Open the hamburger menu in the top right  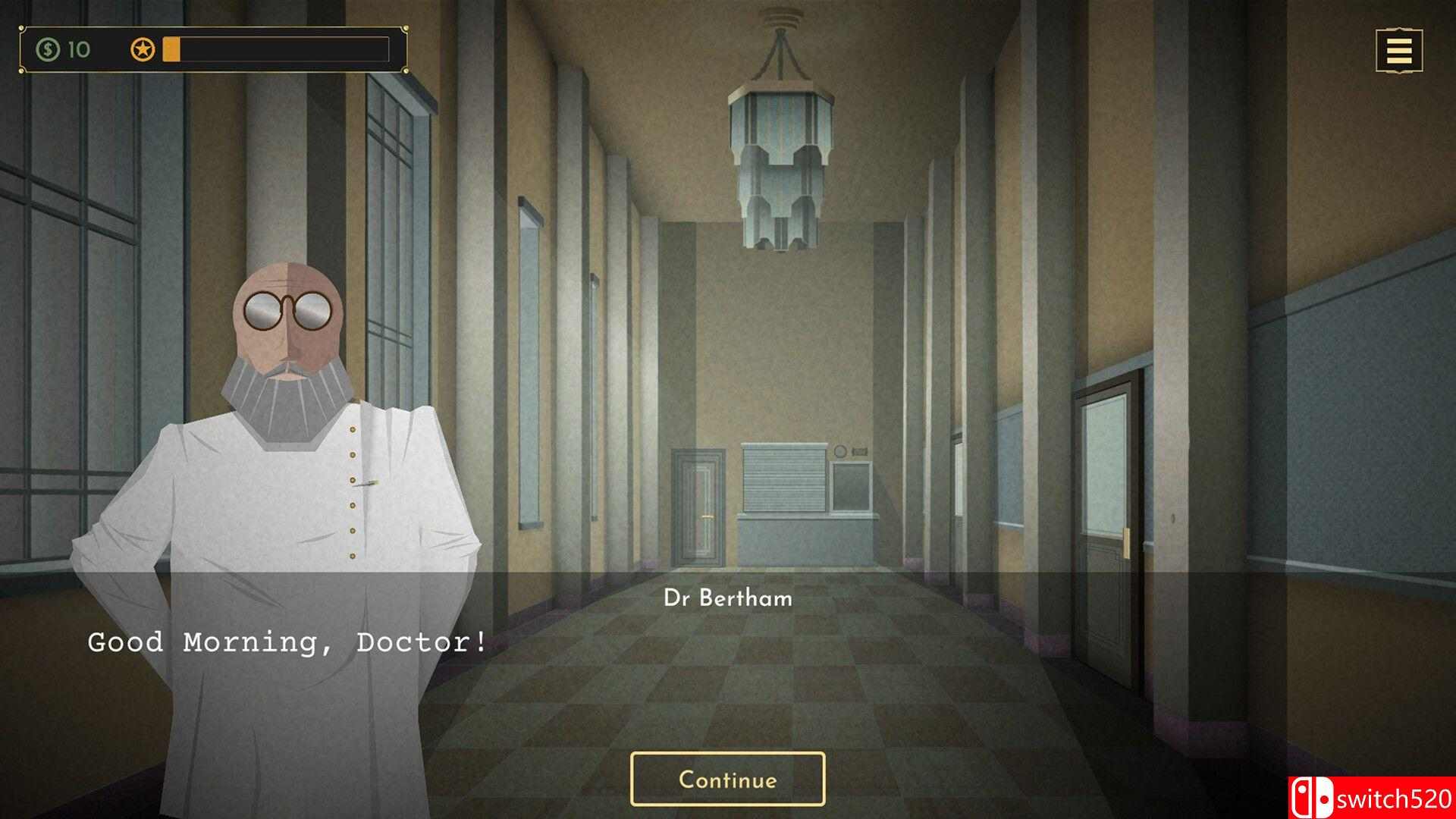pos(1398,51)
